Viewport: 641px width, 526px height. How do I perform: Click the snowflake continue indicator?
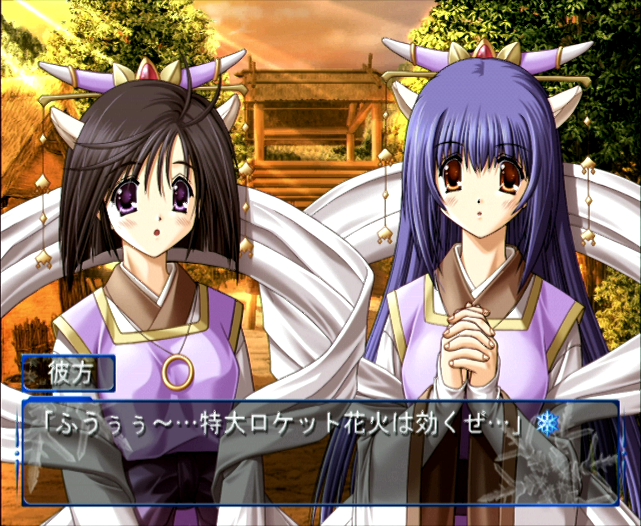coord(546,425)
